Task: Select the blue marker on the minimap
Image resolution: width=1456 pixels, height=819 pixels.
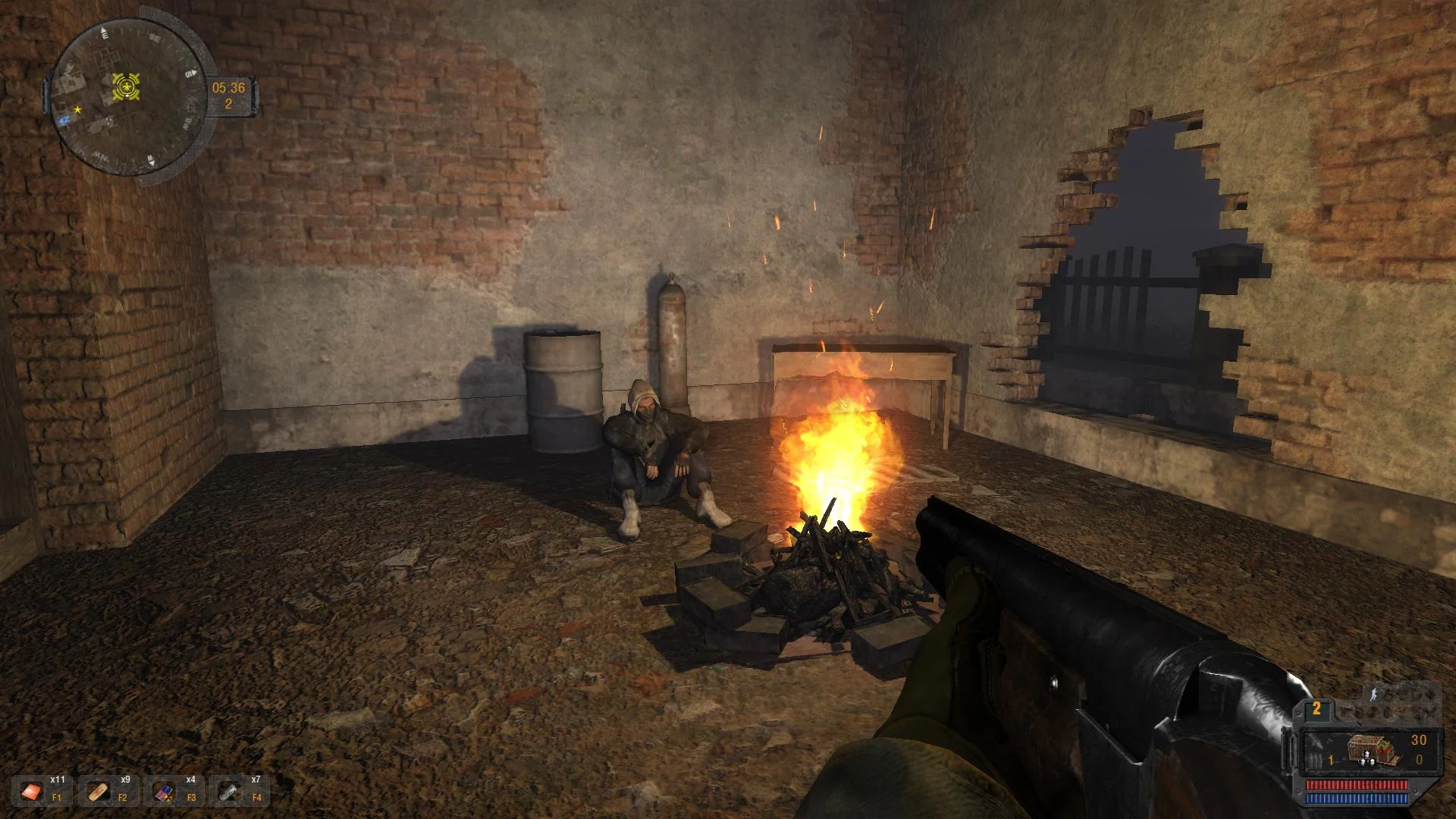Action: (x=65, y=118)
